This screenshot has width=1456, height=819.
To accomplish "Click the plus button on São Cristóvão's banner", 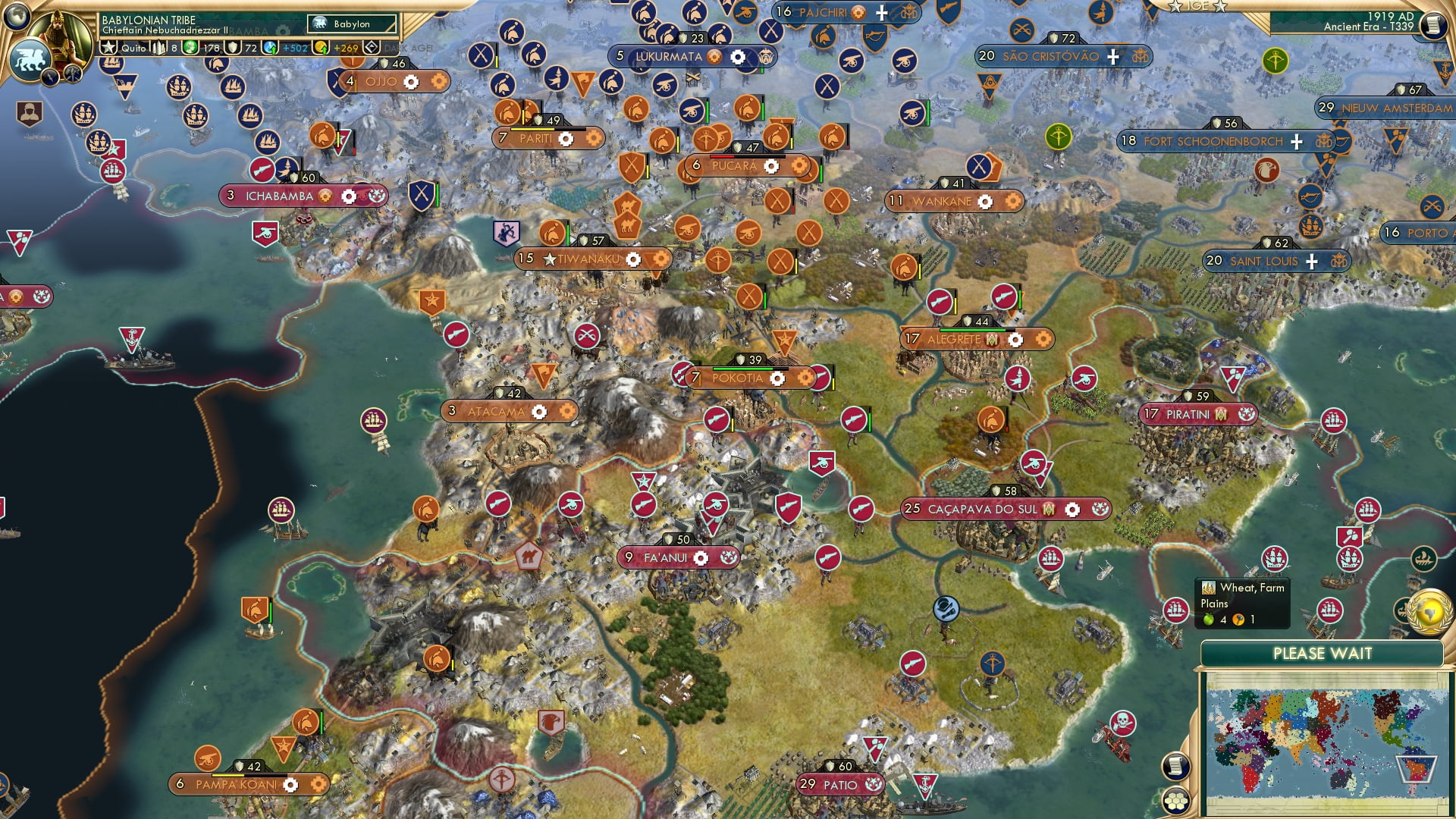I will click(x=1112, y=56).
